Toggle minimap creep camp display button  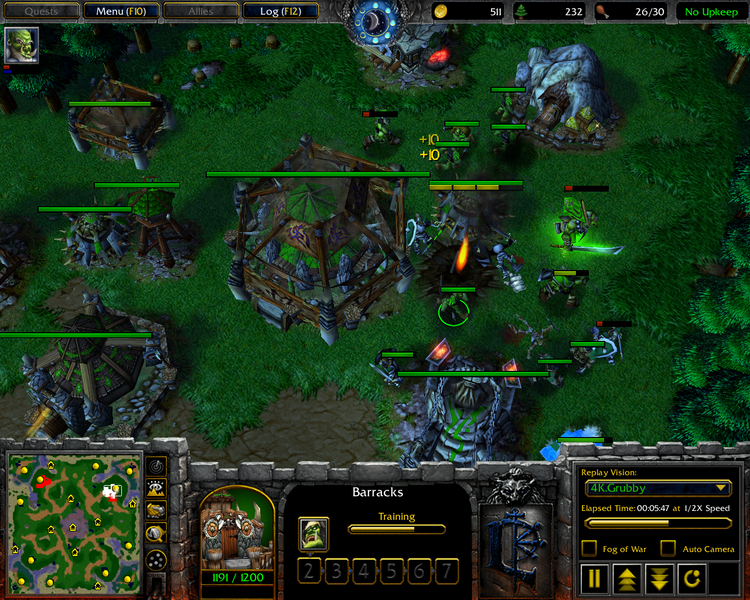[157, 535]
